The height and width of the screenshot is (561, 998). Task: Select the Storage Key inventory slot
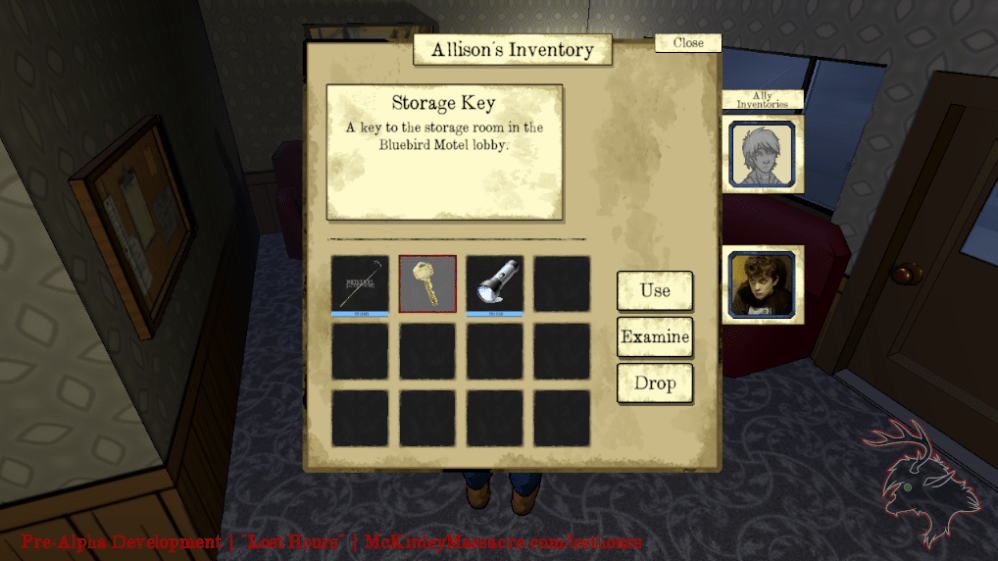pos(428,284)
